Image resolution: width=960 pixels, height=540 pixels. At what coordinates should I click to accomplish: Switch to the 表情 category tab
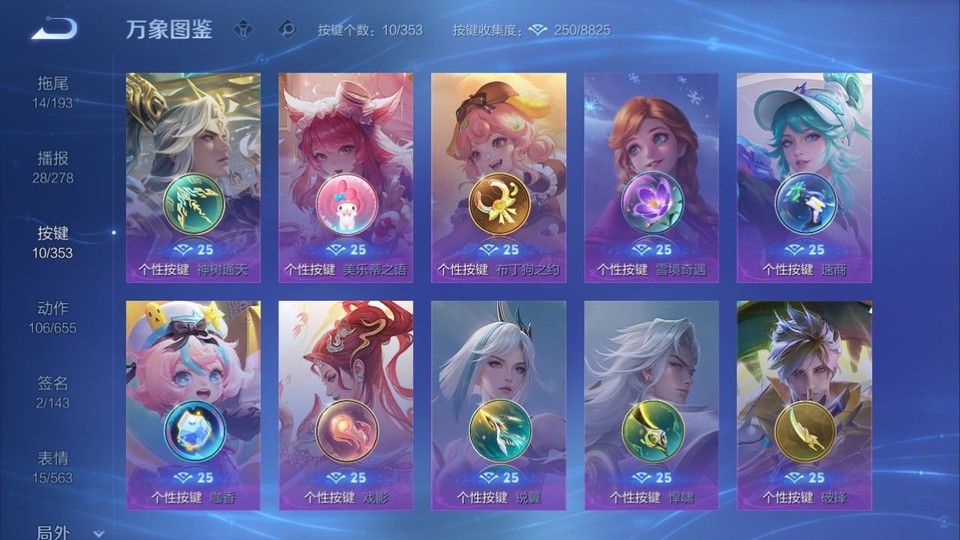tap(53, 467)
